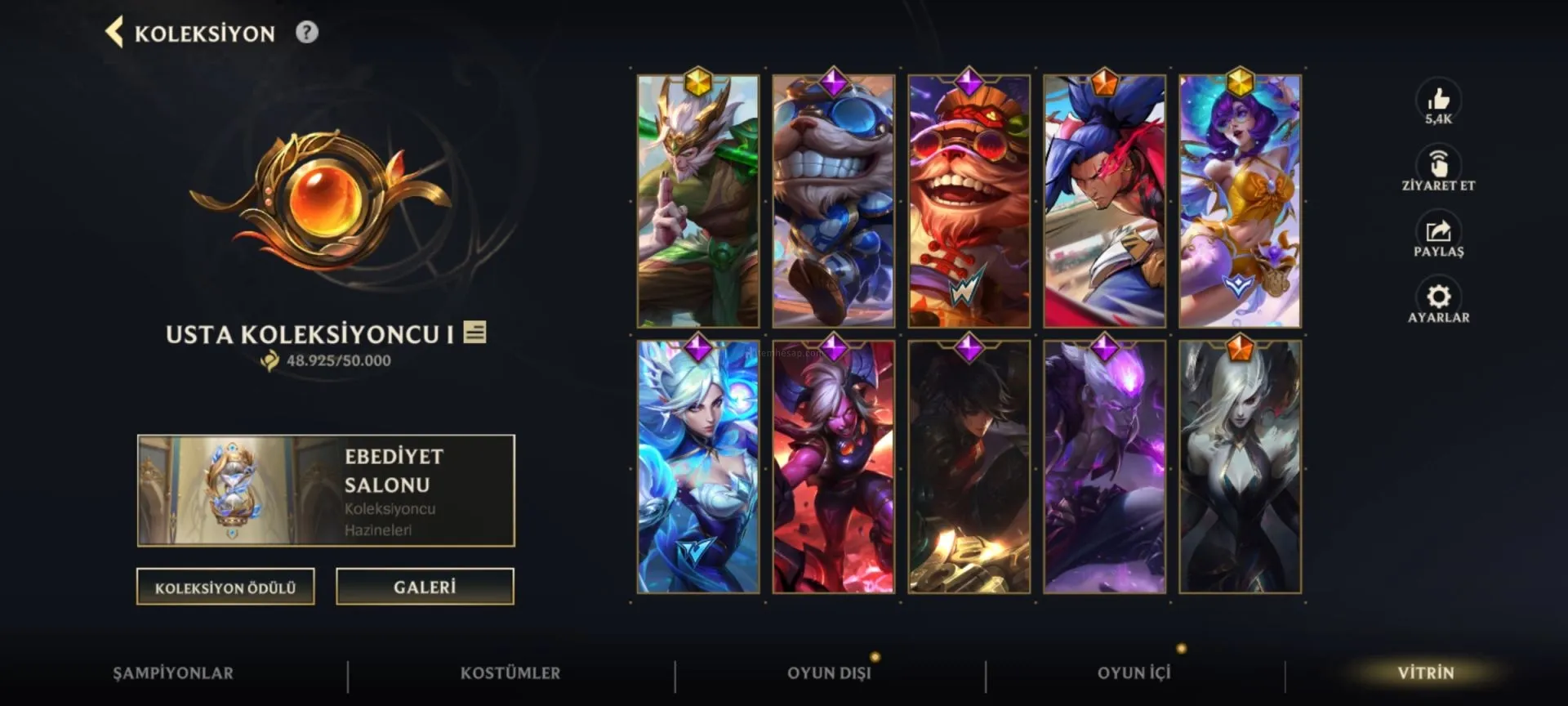Open the Galeri button

coord(425,587)
